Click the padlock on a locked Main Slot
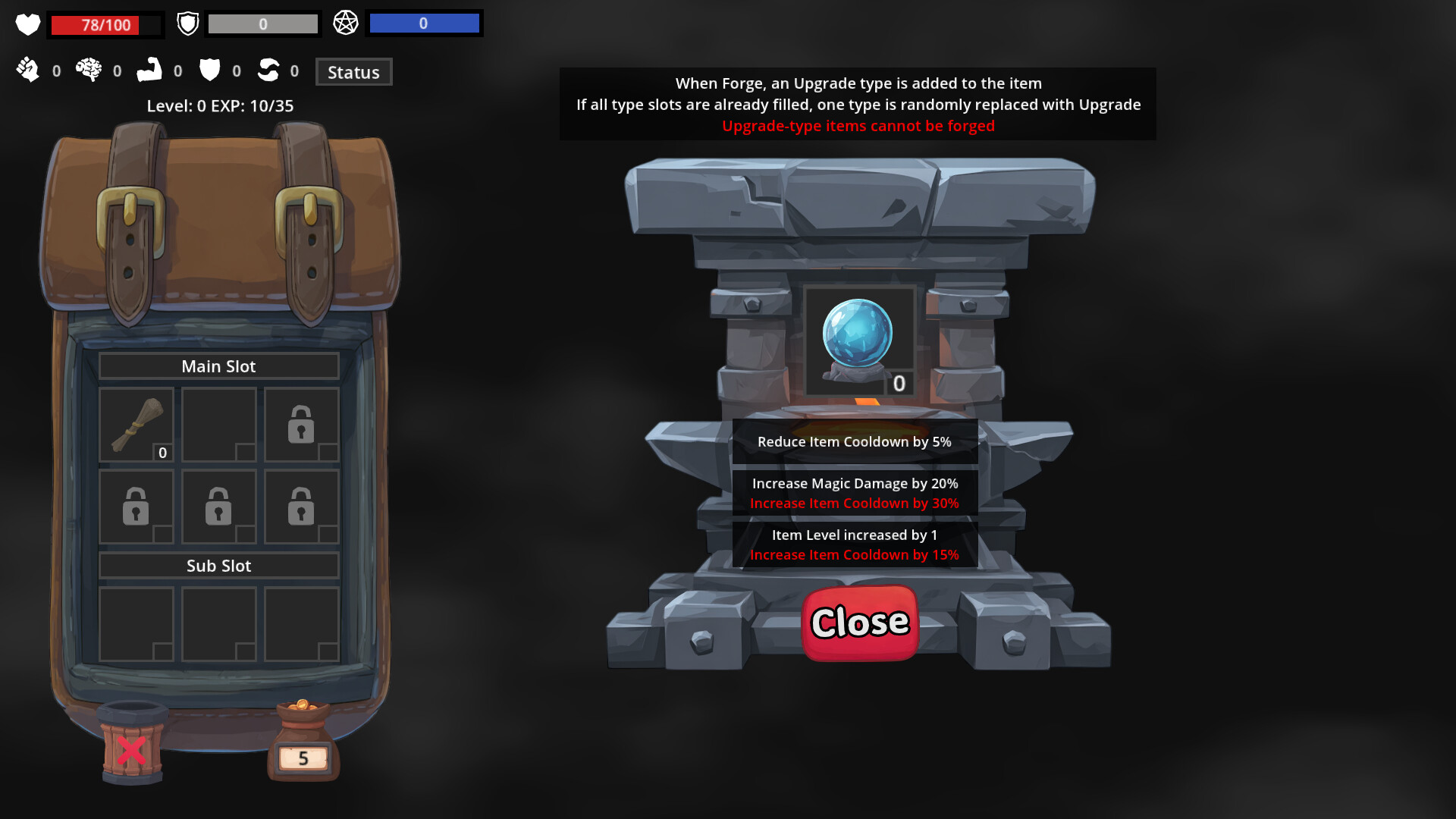 click(x=301, y=425)
